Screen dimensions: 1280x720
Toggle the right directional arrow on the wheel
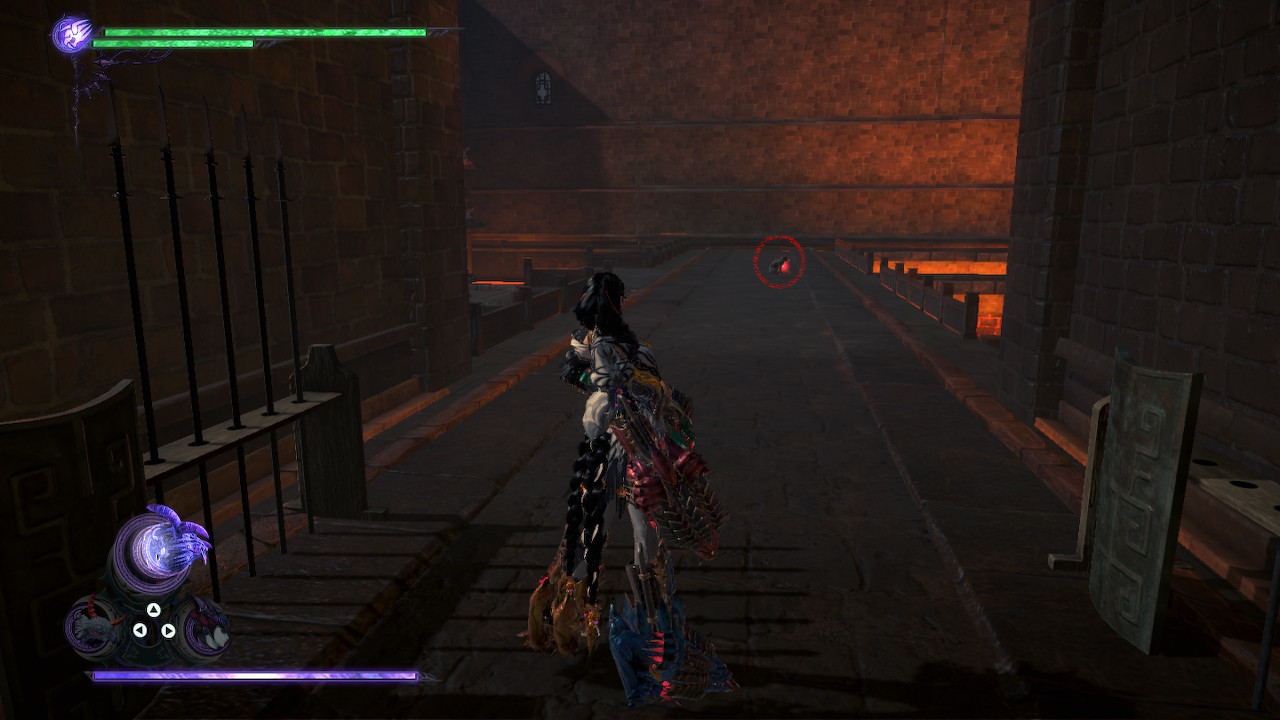(168, 629)
